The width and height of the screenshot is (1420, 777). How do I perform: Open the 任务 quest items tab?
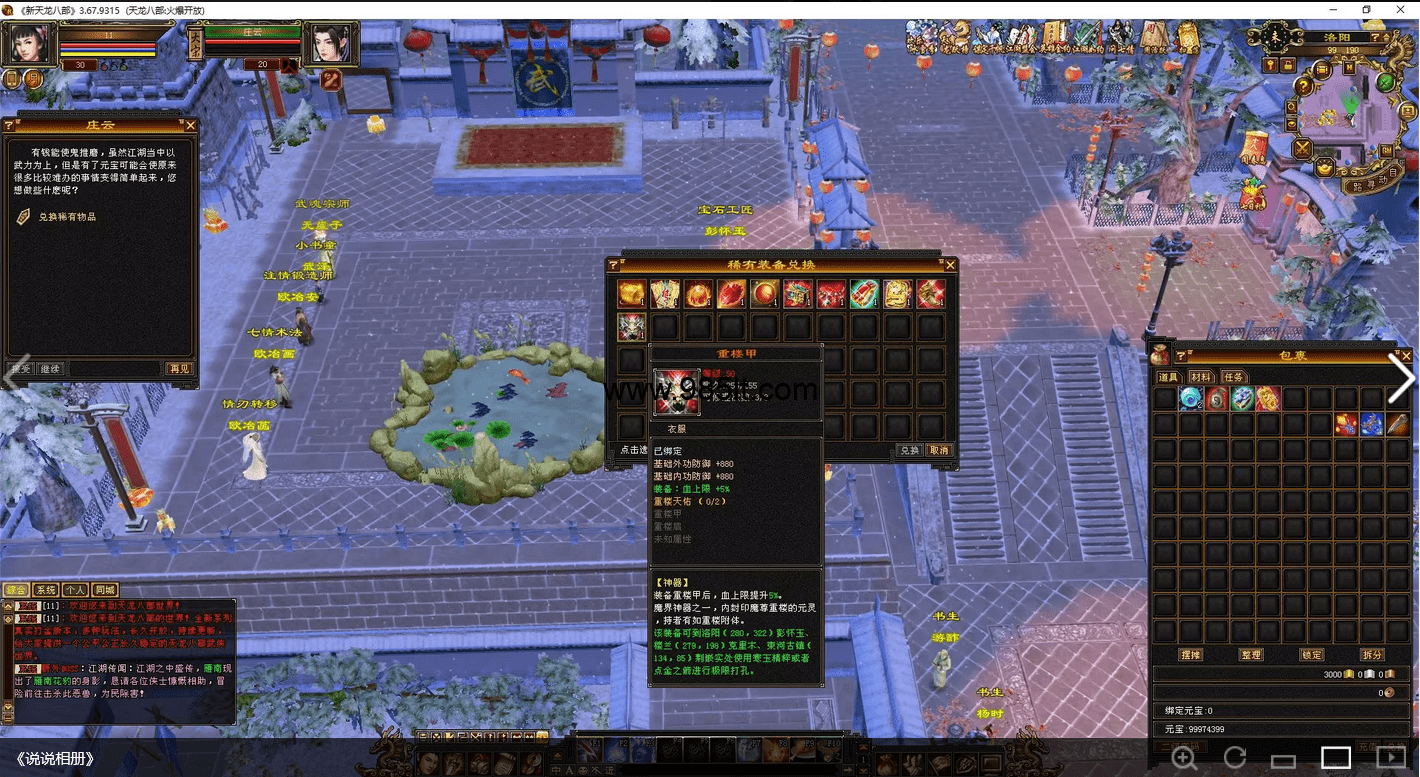[1234, 377]
